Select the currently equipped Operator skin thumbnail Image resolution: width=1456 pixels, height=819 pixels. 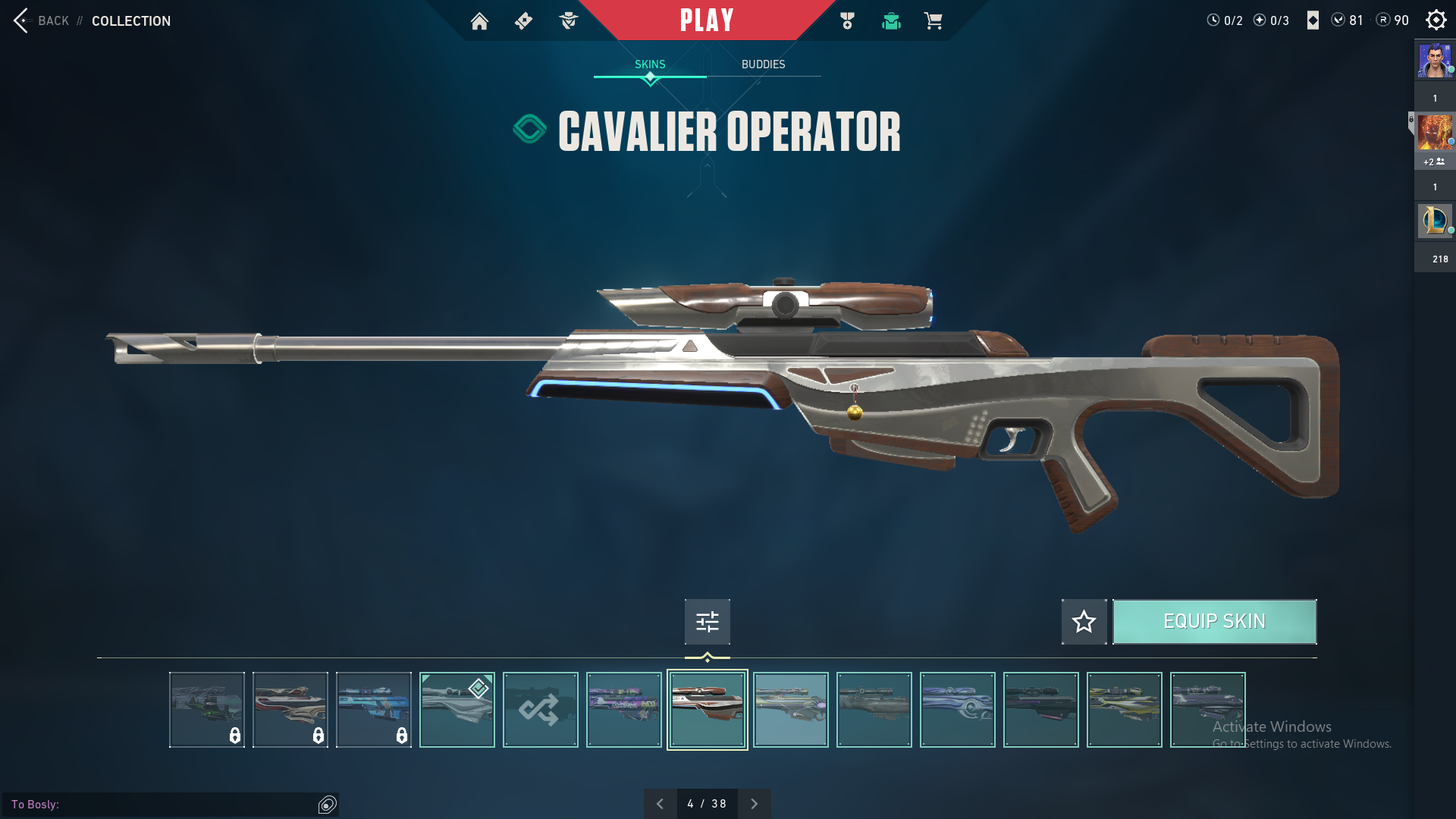pyautogui.click(x=457, y=710)
